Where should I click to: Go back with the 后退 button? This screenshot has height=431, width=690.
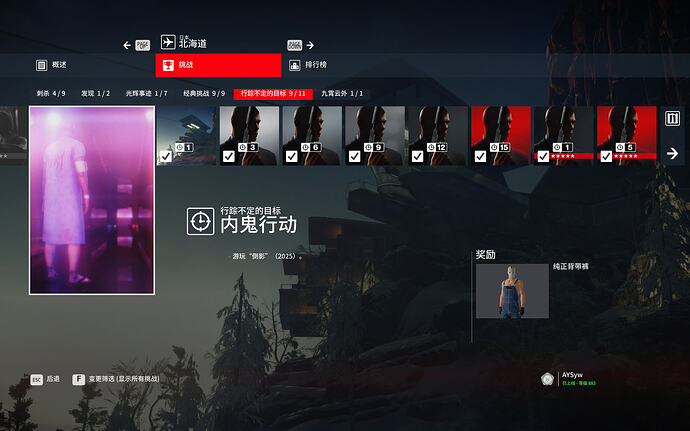45,380
